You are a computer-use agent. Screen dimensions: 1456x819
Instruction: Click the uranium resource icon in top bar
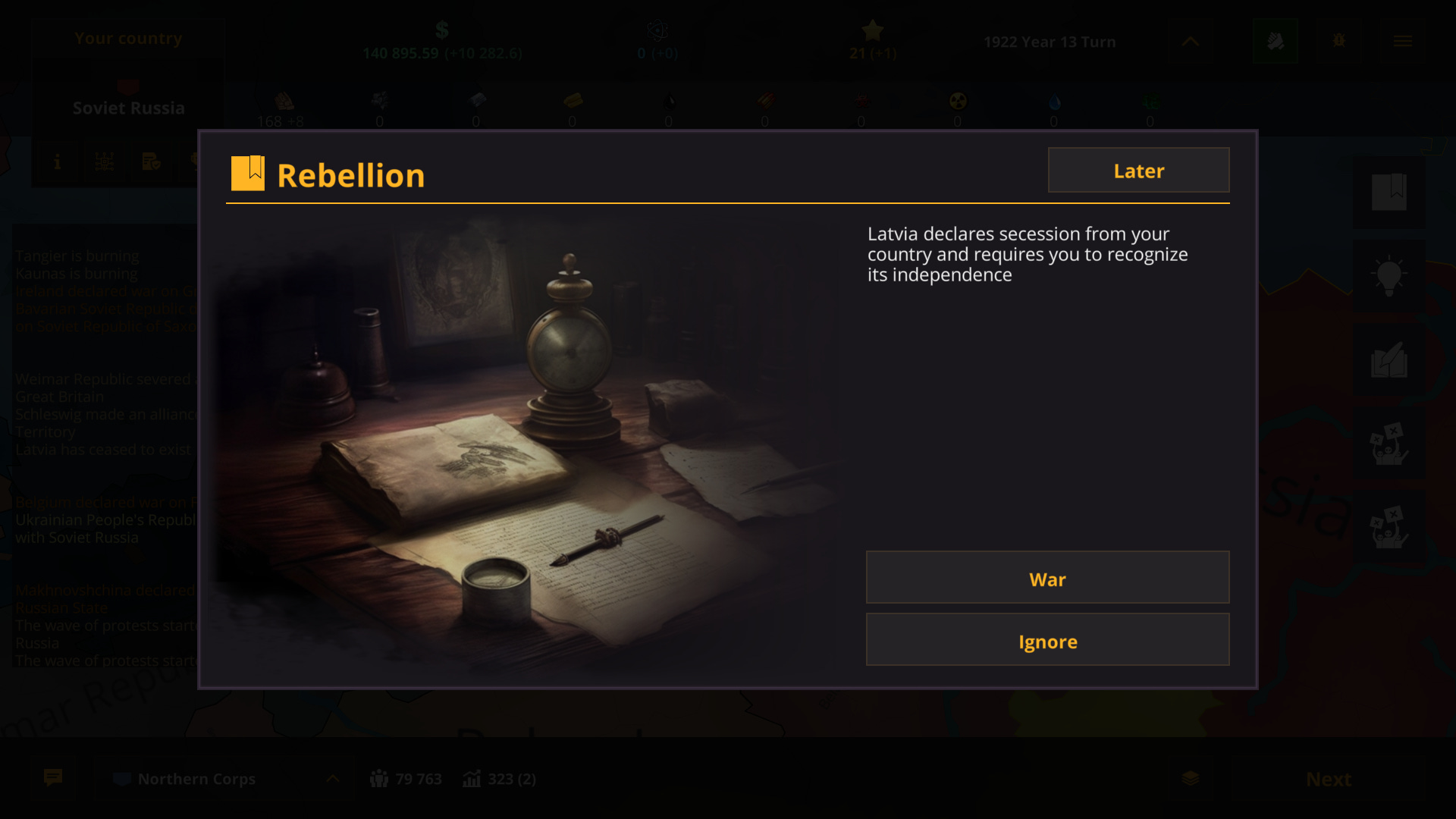click(957, 102)
